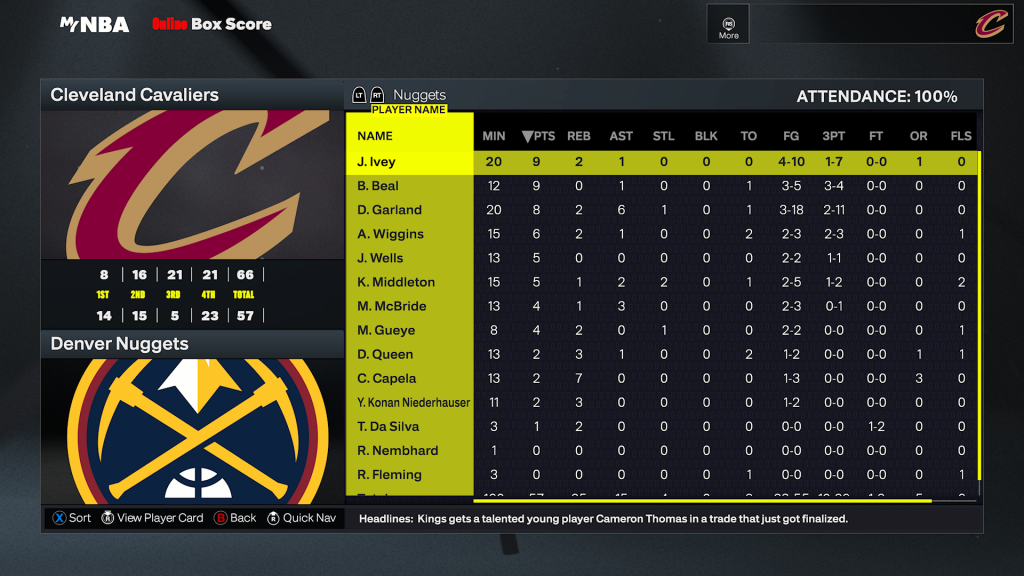Sort by the AST column header
Screen dimensions: 1024x576
[x=621, y=136]
